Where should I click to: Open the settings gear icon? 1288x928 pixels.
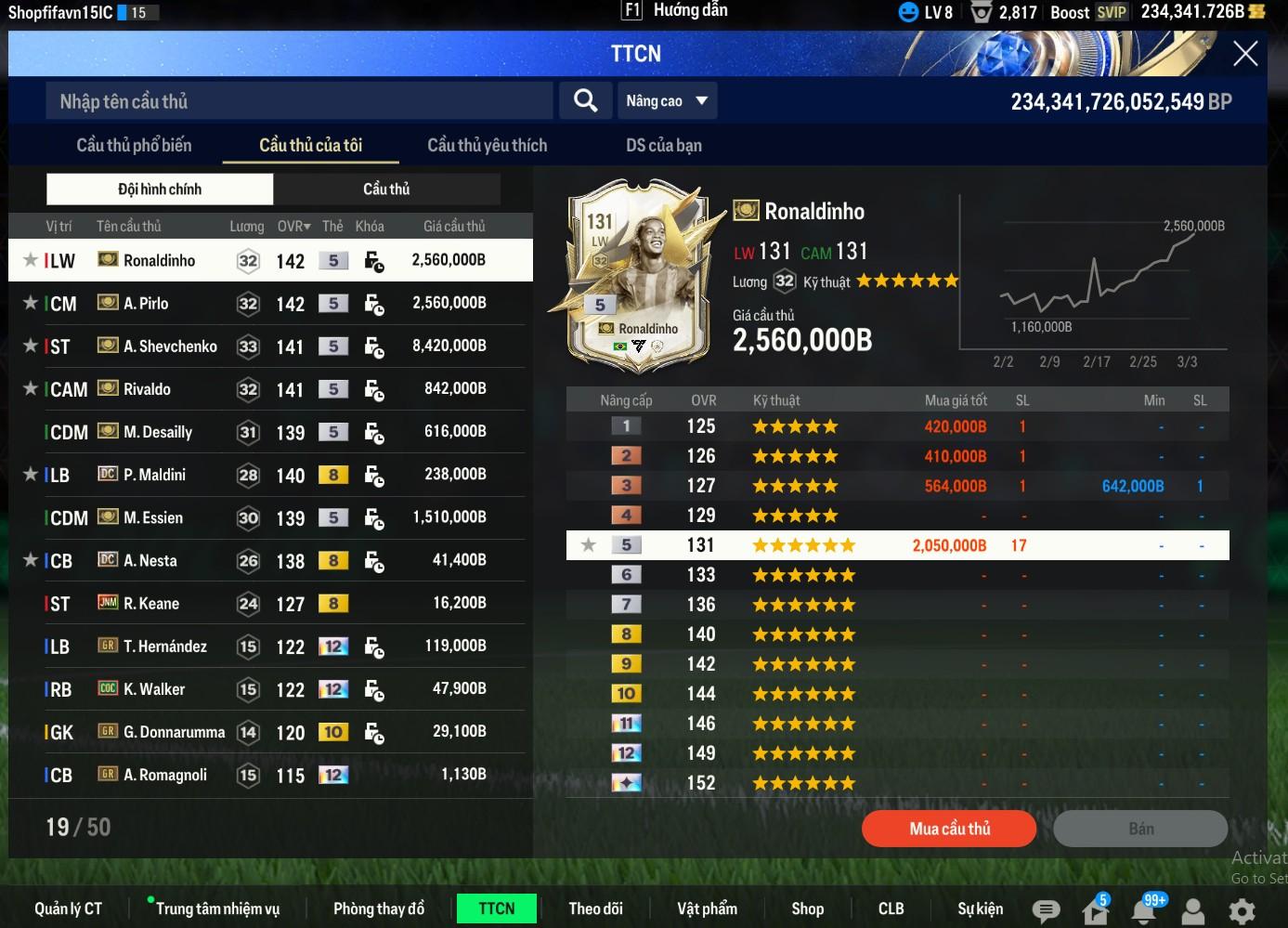pyautogui.click(x=1242, y=910)
